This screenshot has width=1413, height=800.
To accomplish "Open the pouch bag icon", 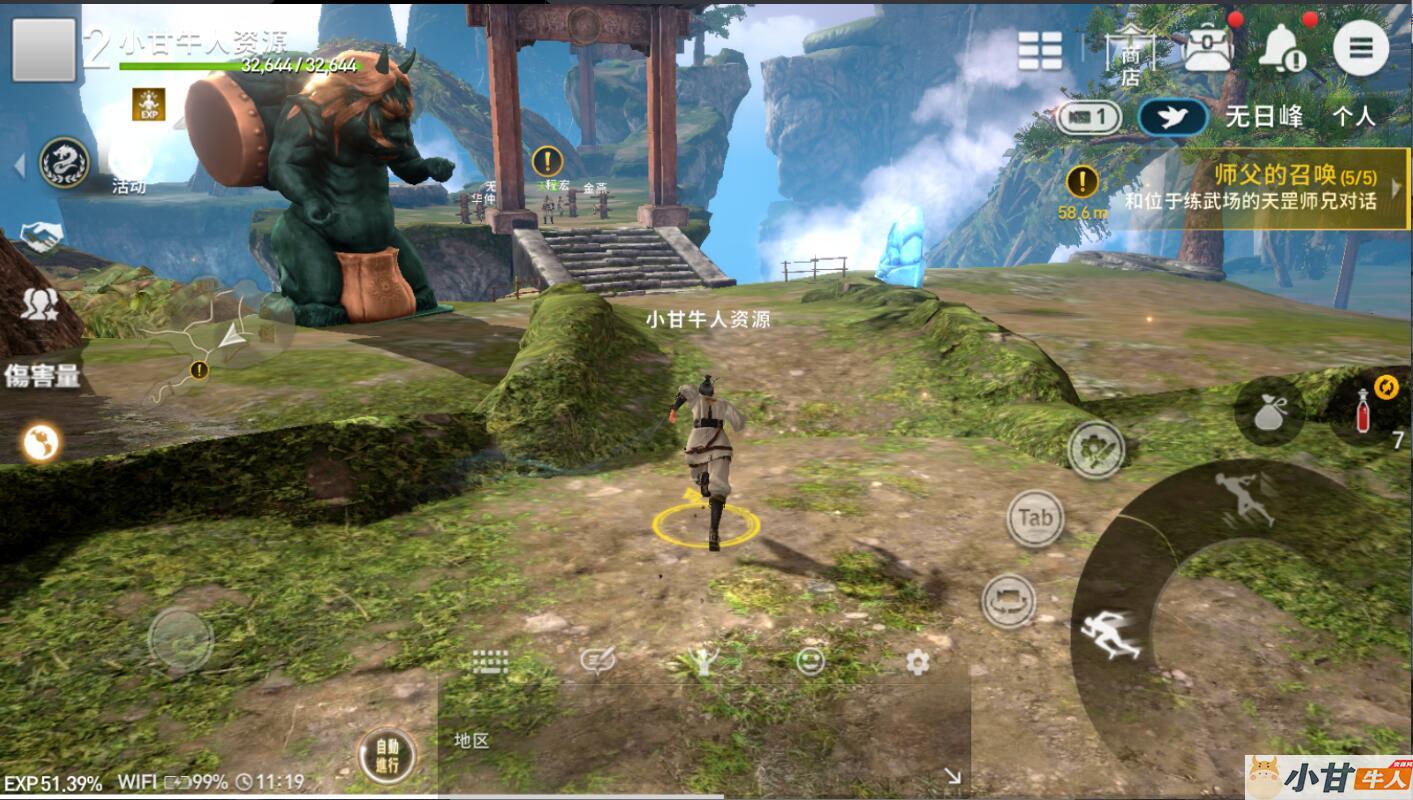I will (x=1269, y=412).
